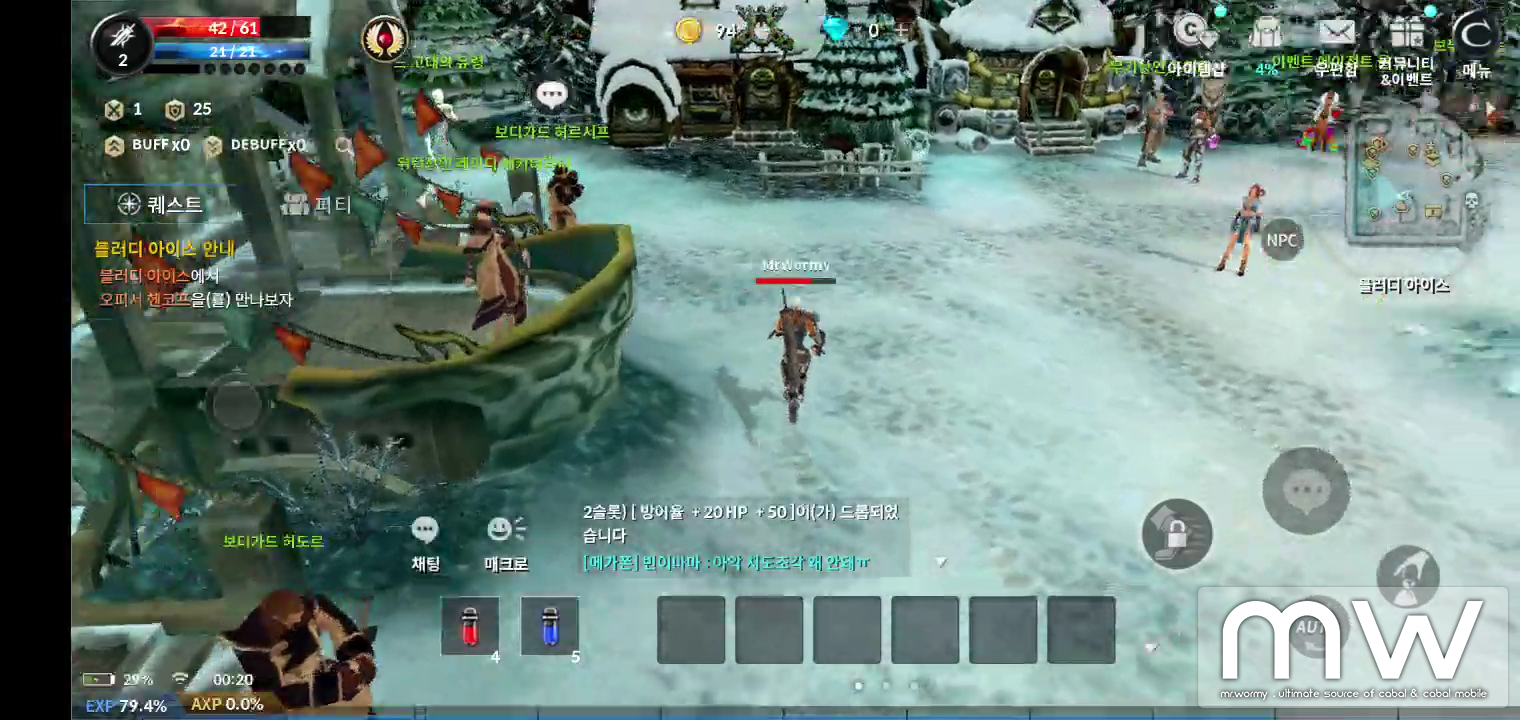
Task: Tap the item pickup hand button
Action: coord(1407,577)
